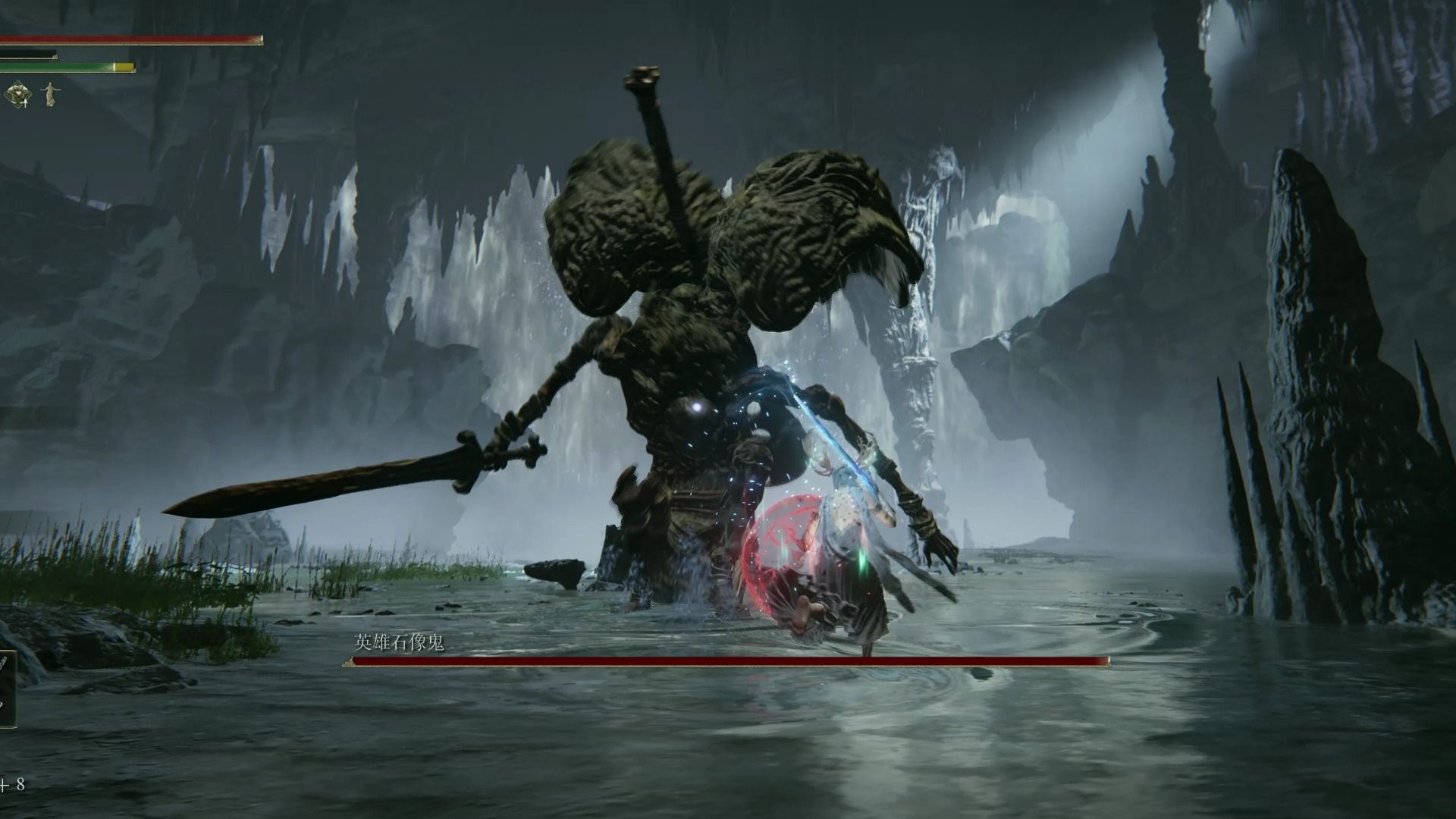This screenshot has height=819, width=1456.
Task: Click the strength buff status icon
Action: [x=17, y=94]
